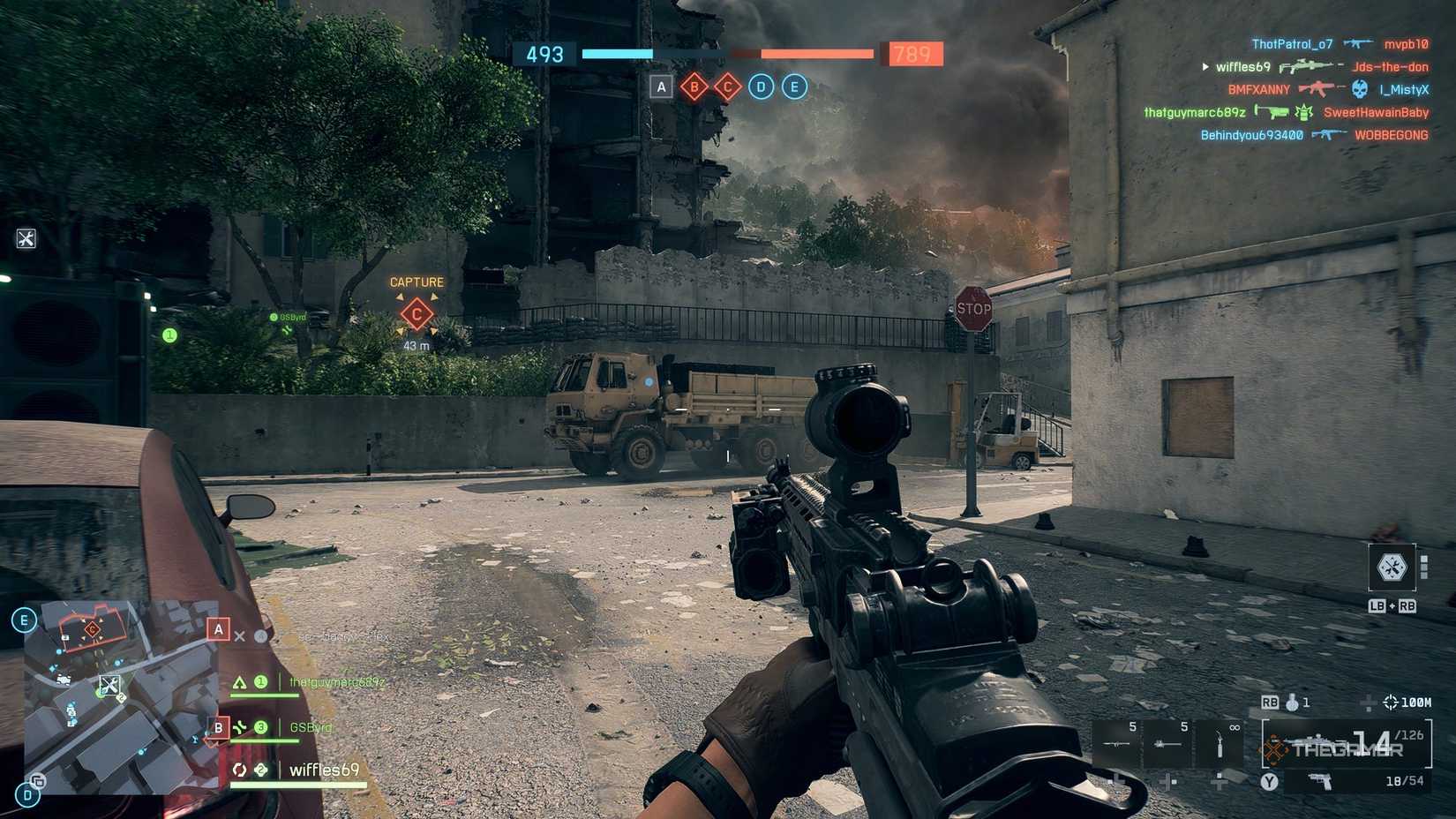The width and height of the screenshot is (1456, 819).
Task: Toggle the support arrow icon next to thatguymarc689z
Action: 239,681
